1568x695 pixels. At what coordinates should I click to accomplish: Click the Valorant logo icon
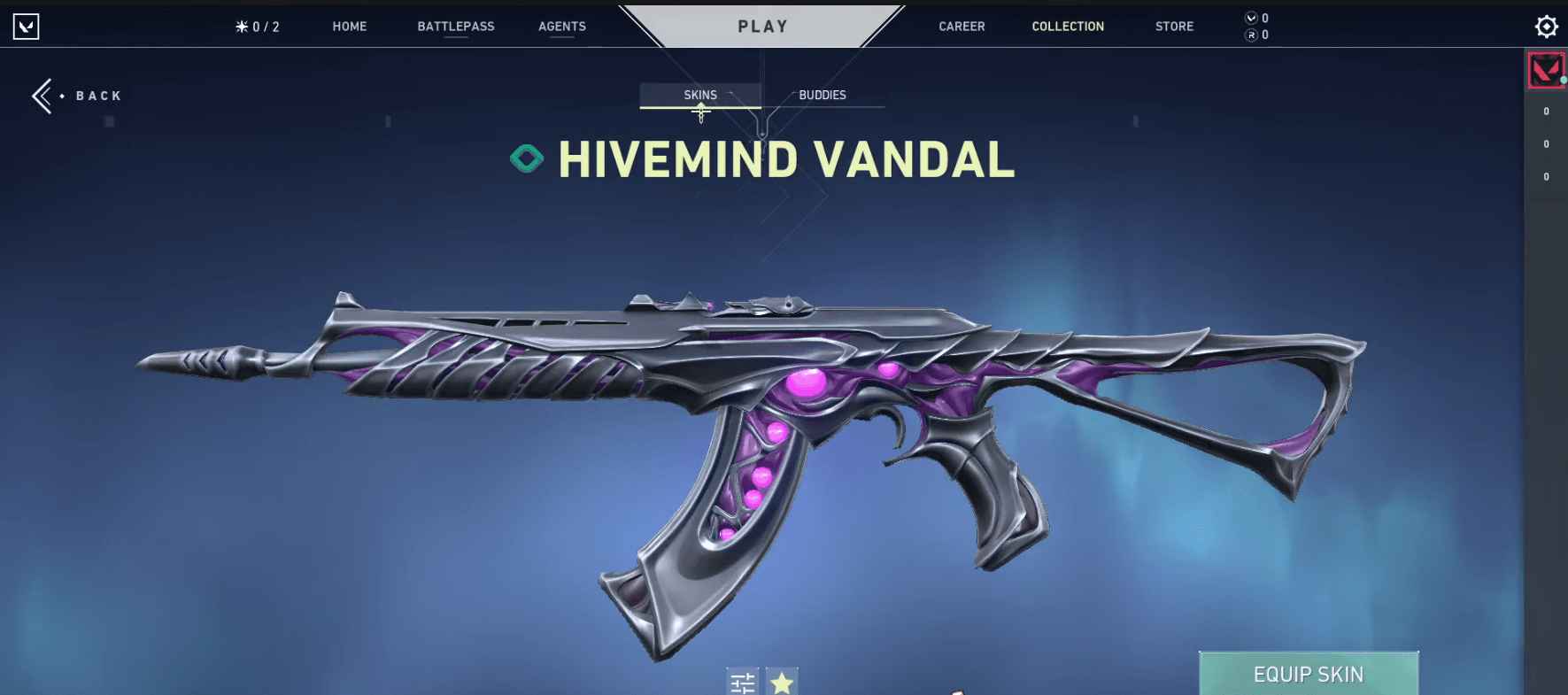coord(27,27)
